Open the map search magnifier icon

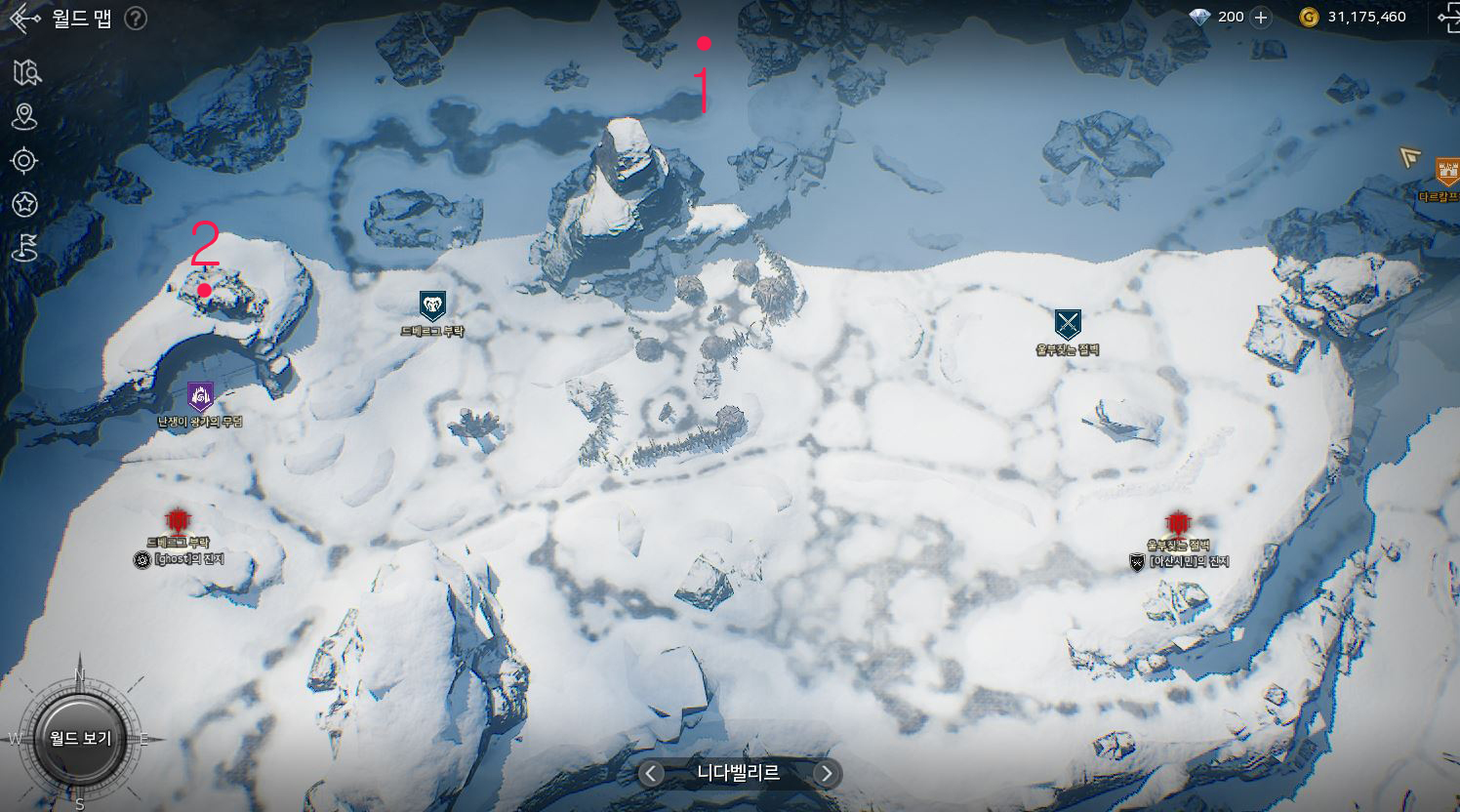click(26, 72)
